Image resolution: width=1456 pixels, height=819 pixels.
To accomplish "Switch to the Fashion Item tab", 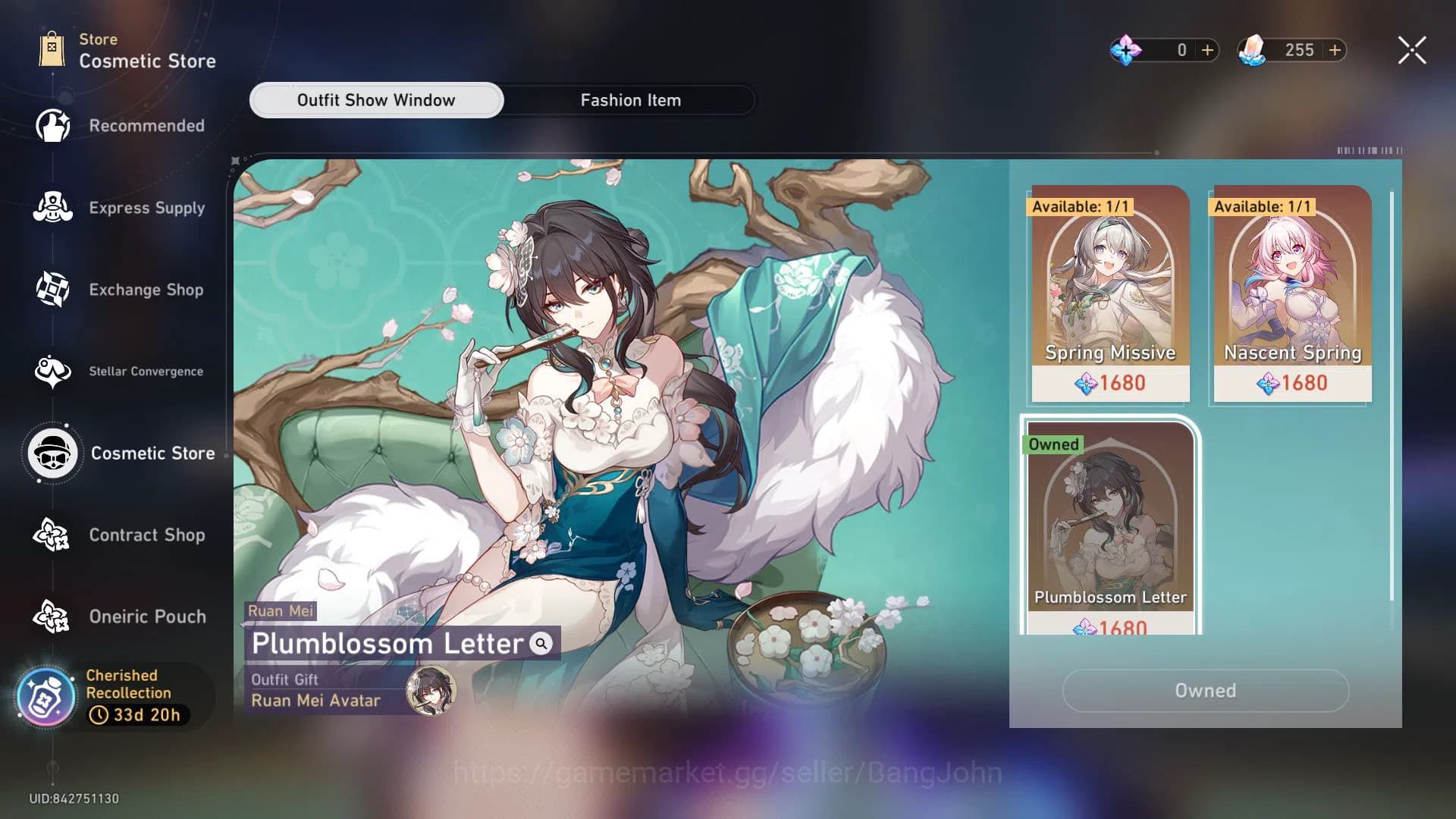I will coord(630,99).
